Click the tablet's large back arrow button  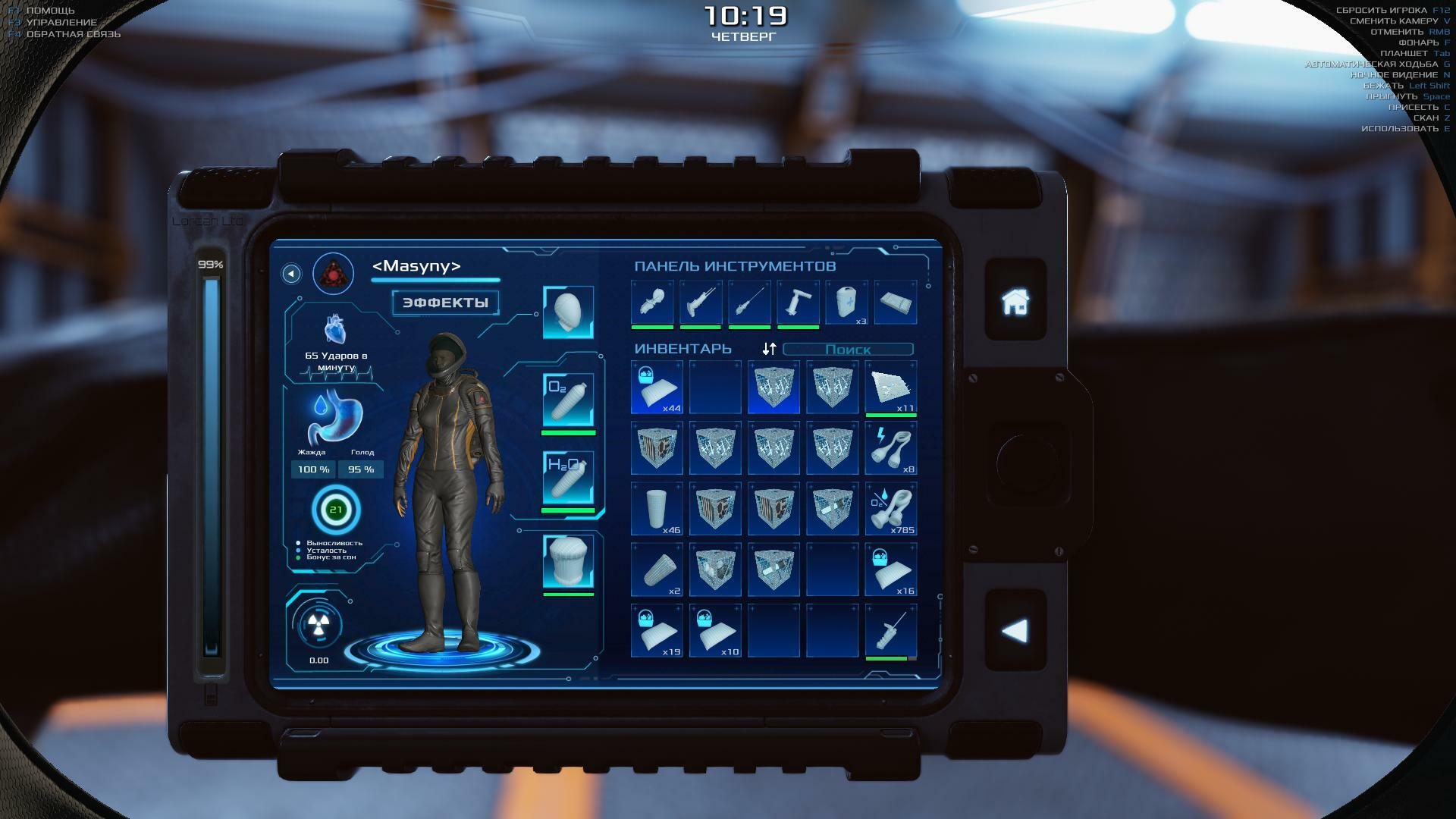[x=1015, y=631]
